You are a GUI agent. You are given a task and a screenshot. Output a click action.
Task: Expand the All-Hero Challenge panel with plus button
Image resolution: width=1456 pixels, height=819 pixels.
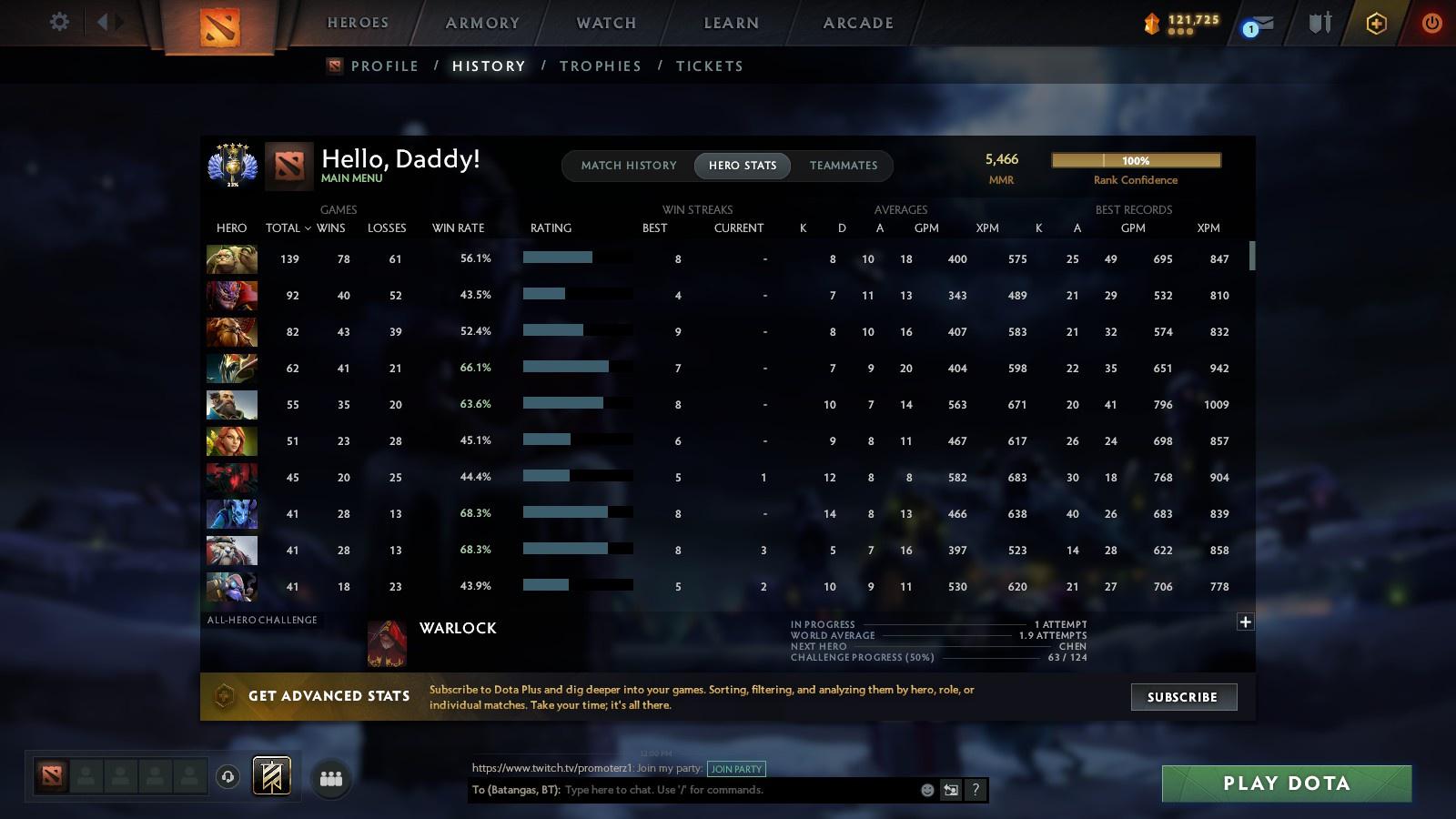(1245, 621)
